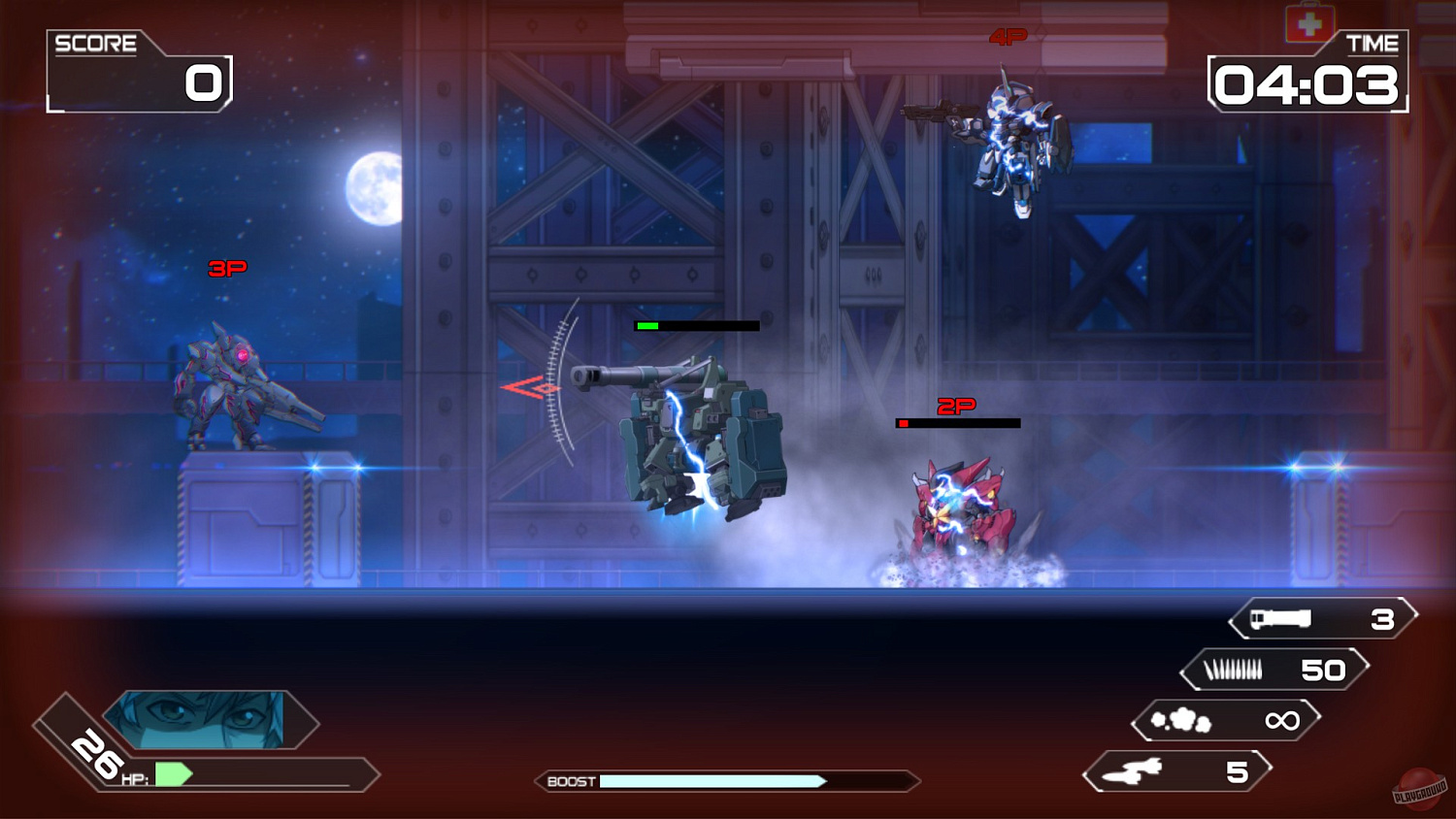Click the TIME display showing 04:03
Screen dimensions: 1456x819
point(1306,85)
